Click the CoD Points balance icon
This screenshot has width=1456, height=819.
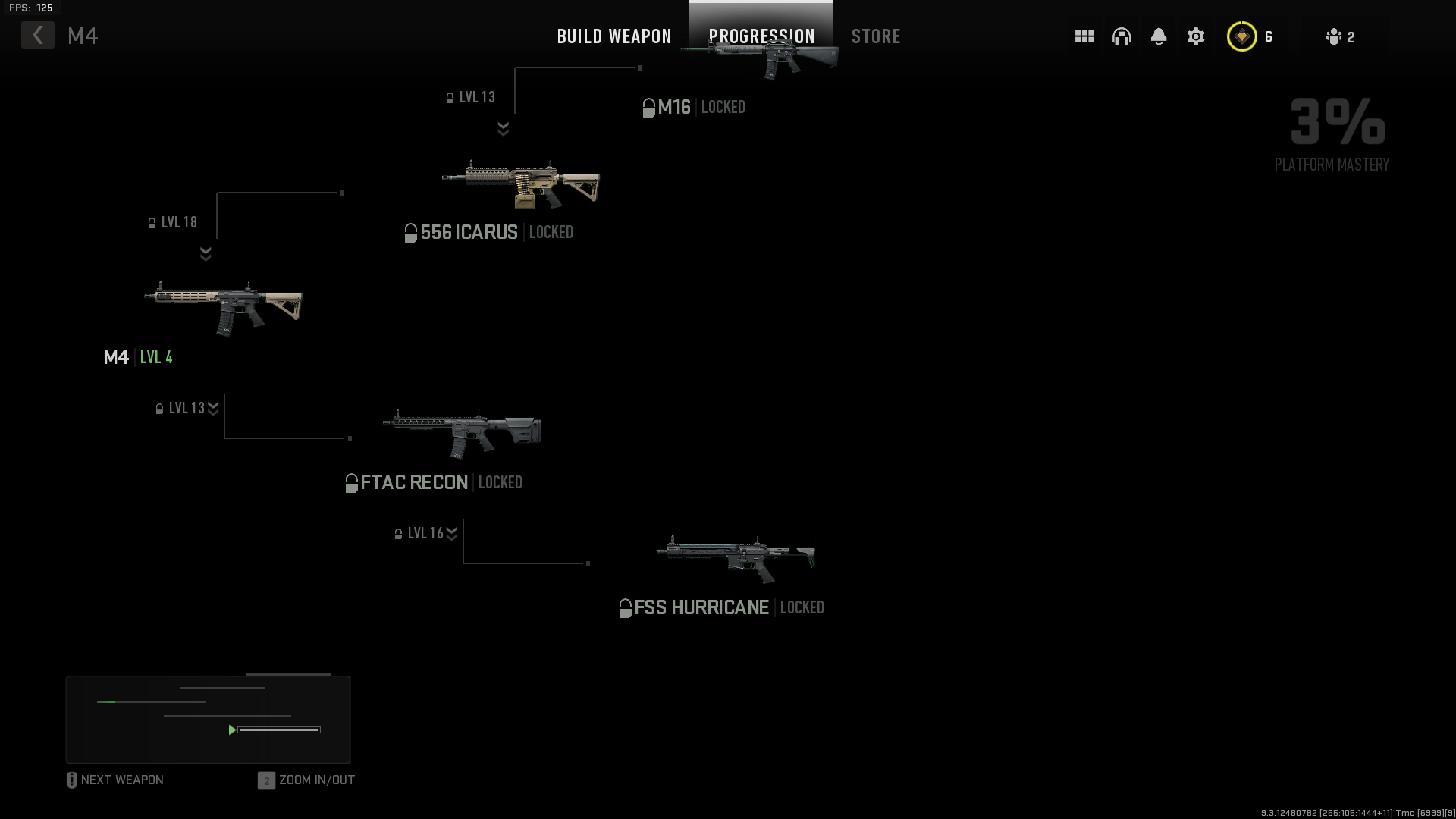tap(1241, 36)
